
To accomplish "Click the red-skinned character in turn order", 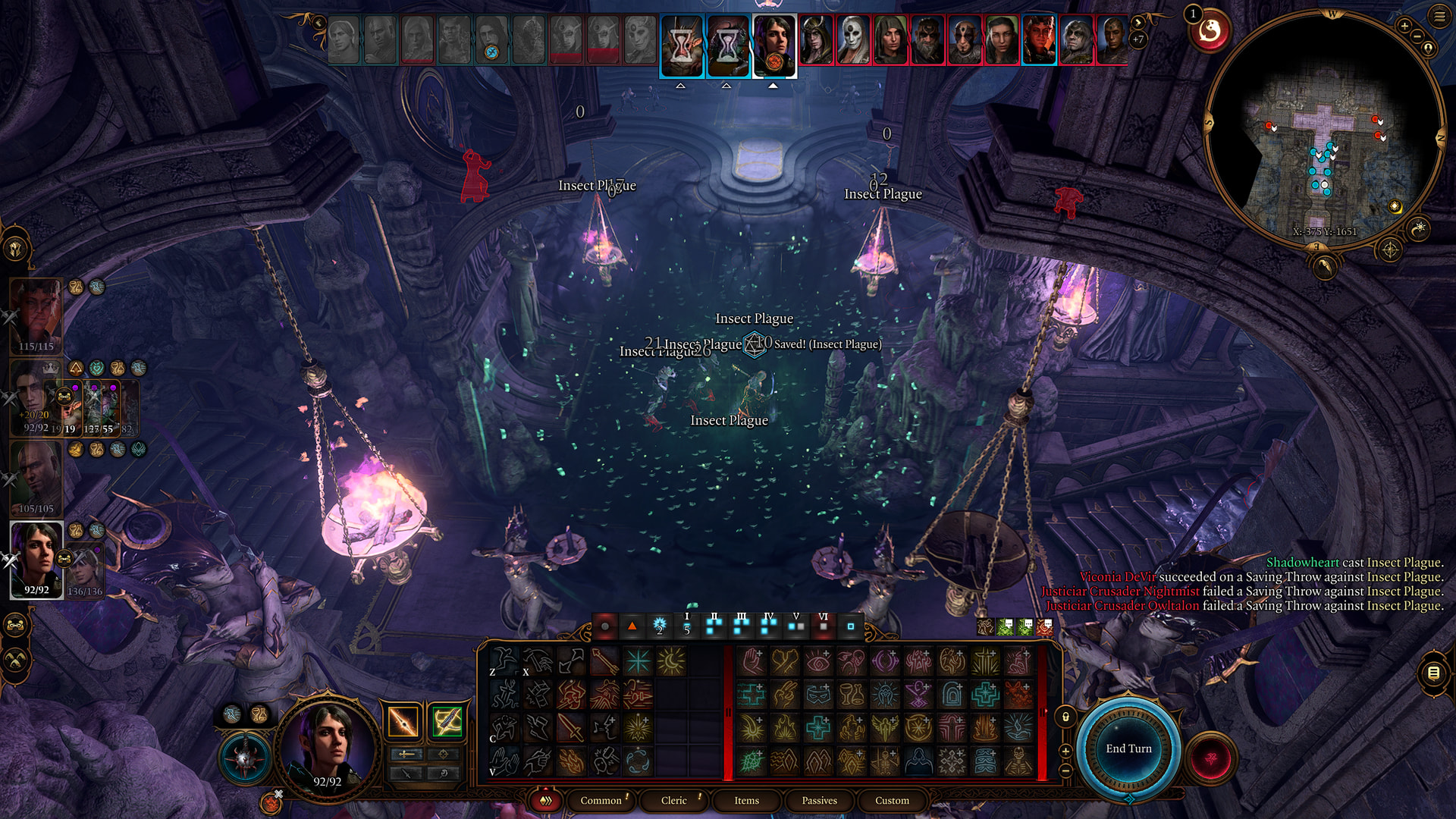I will pos(1038,39).
